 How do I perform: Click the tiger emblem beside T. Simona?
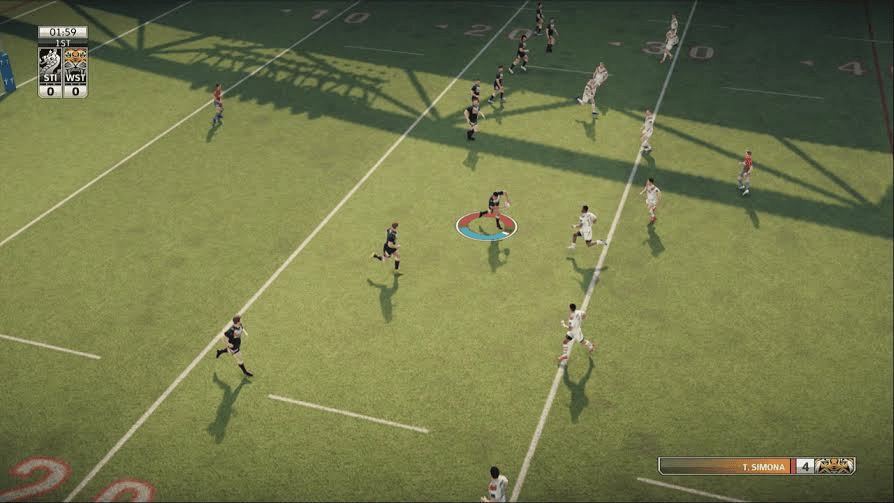tap(835, 466)
